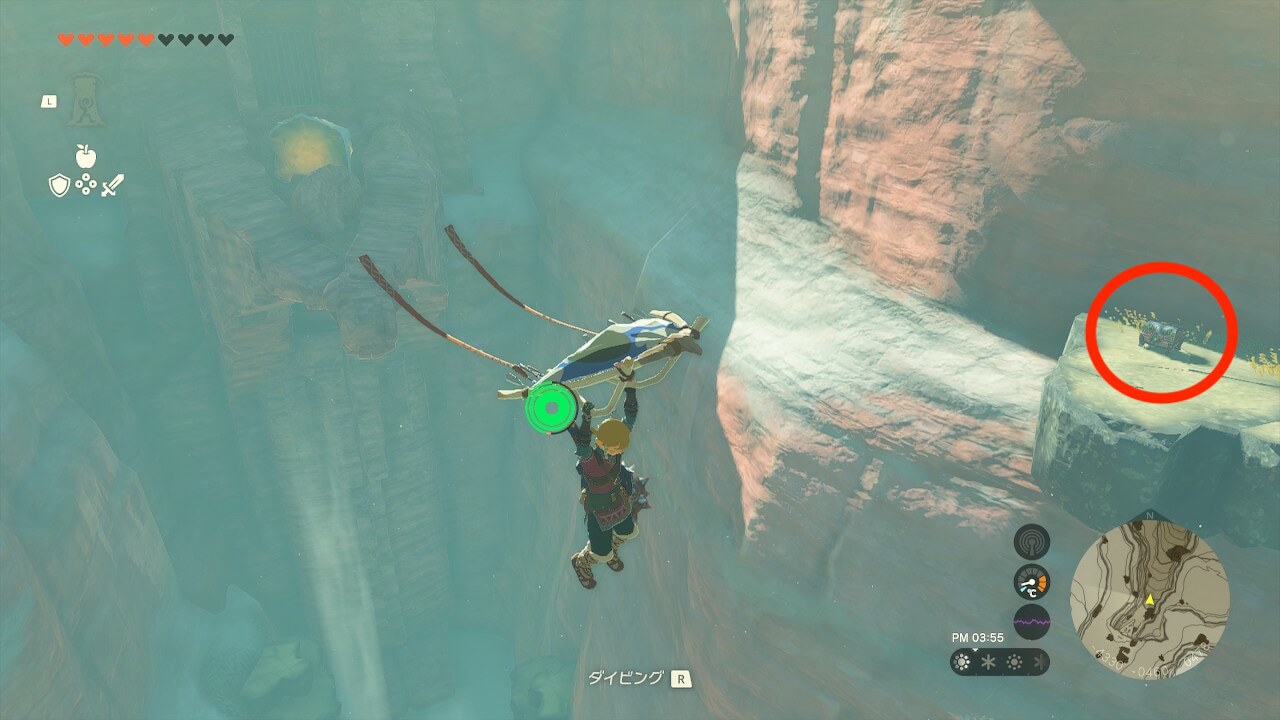Image resolution: width=1280 pixels, height=720 pixels.
Task: Select the sensor signal icon
Action: click(1032, 542)
